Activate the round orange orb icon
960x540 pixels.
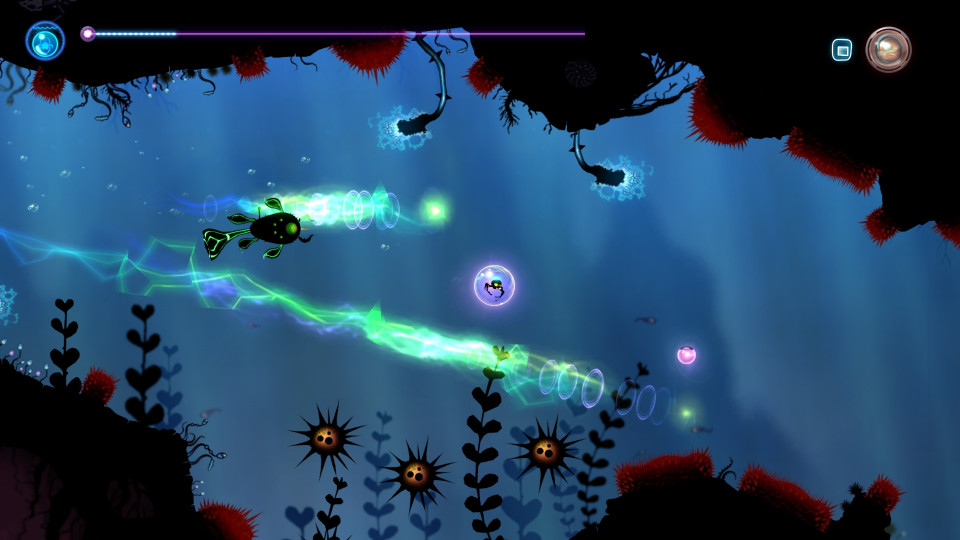point(888,49)
